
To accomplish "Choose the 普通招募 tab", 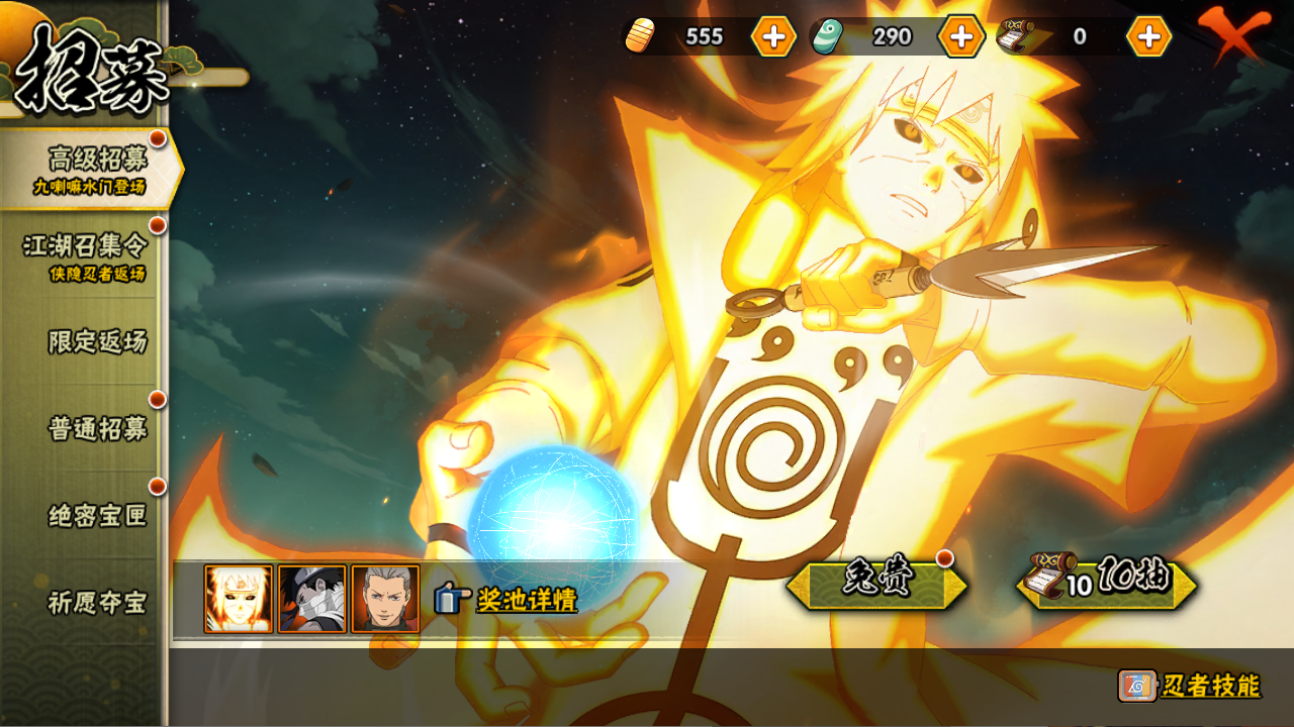I will 96,429.
